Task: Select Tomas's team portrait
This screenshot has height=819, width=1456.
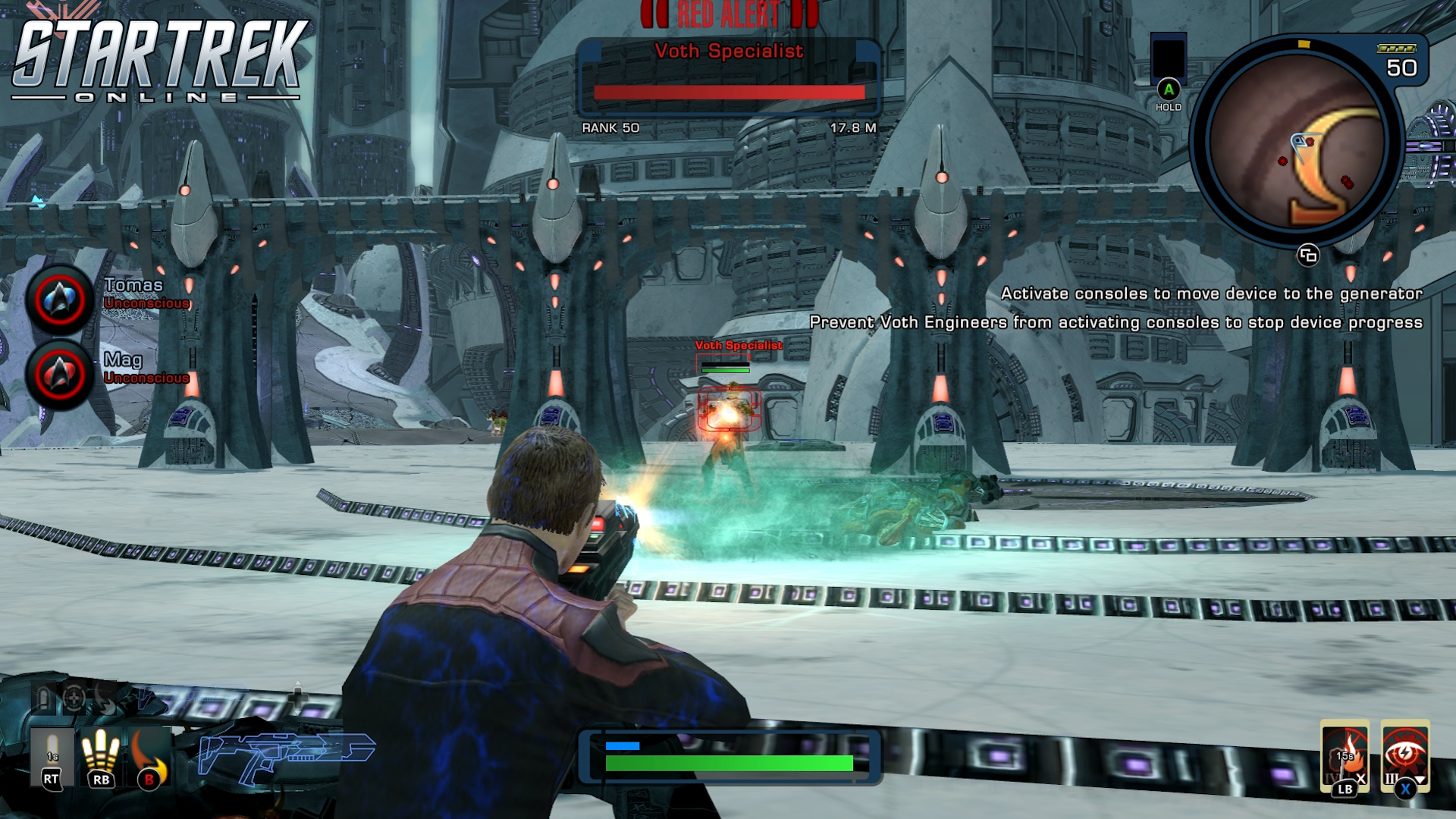Action: point(60,300)
